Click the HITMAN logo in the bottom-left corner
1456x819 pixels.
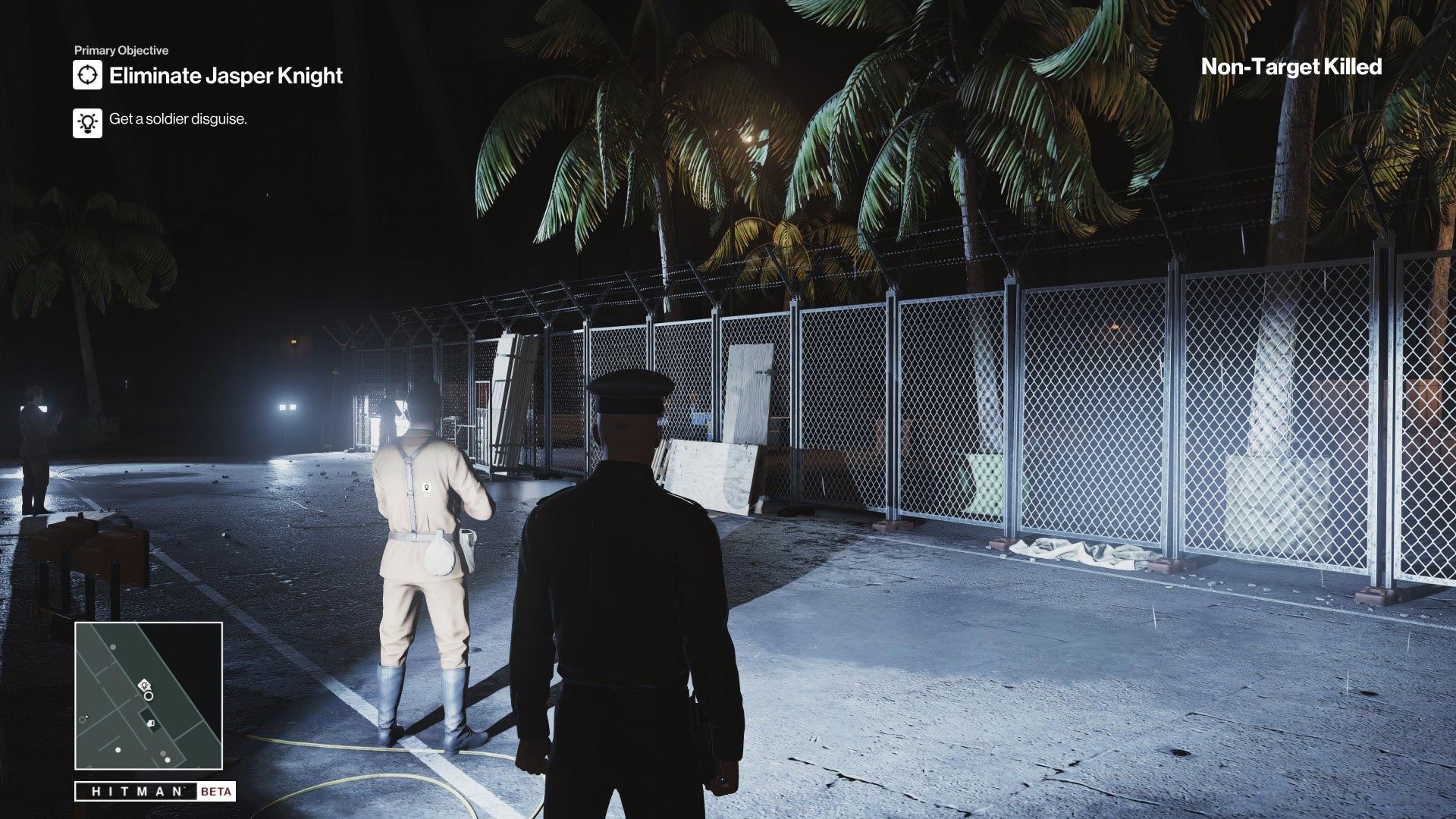[x=136, y=791]
